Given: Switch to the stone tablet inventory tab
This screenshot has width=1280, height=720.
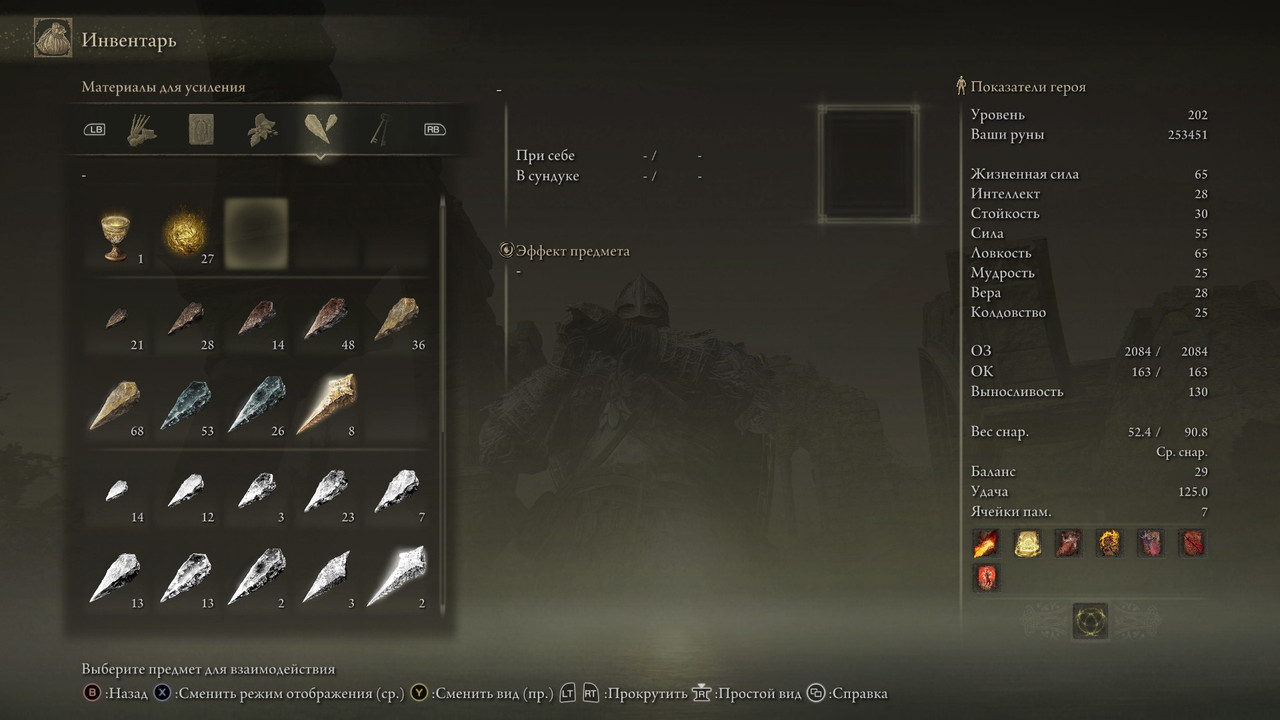Looking at the screenshot, I should [202, 130].
